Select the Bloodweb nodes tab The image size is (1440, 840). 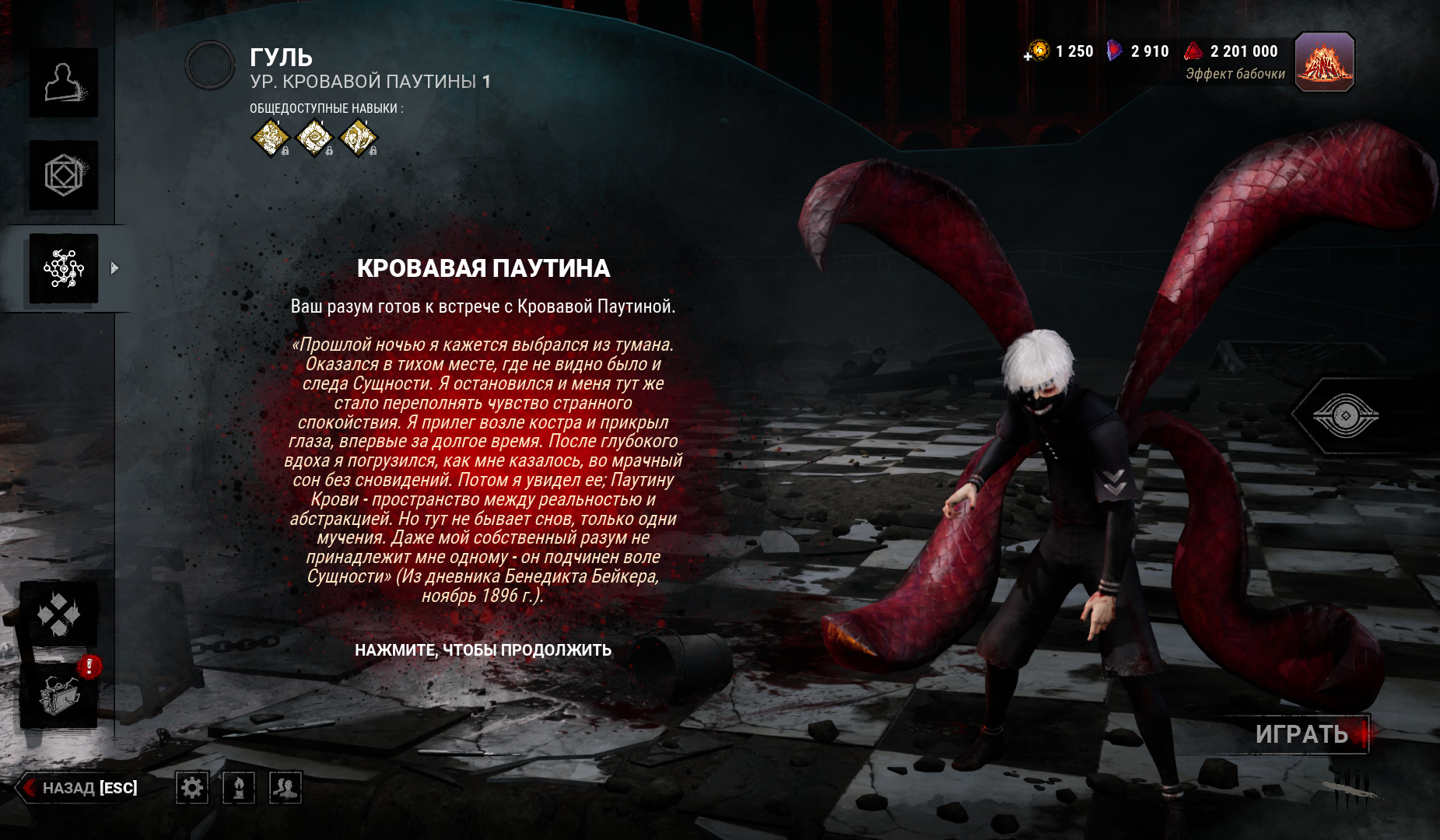(x=64, y=268)
